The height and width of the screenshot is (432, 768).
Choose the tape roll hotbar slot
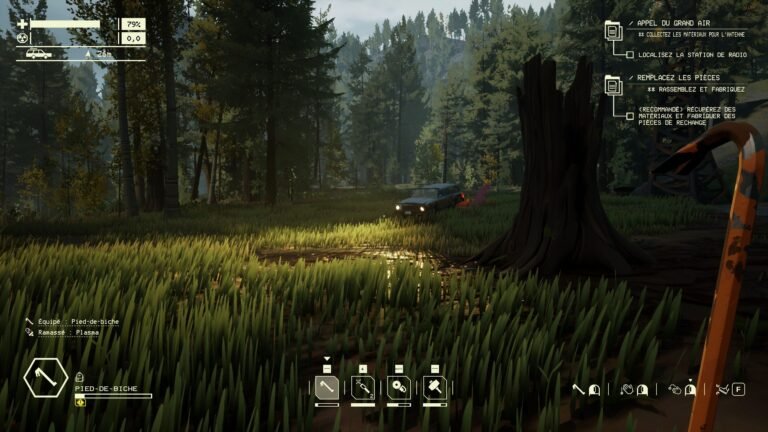pos(398,387)
